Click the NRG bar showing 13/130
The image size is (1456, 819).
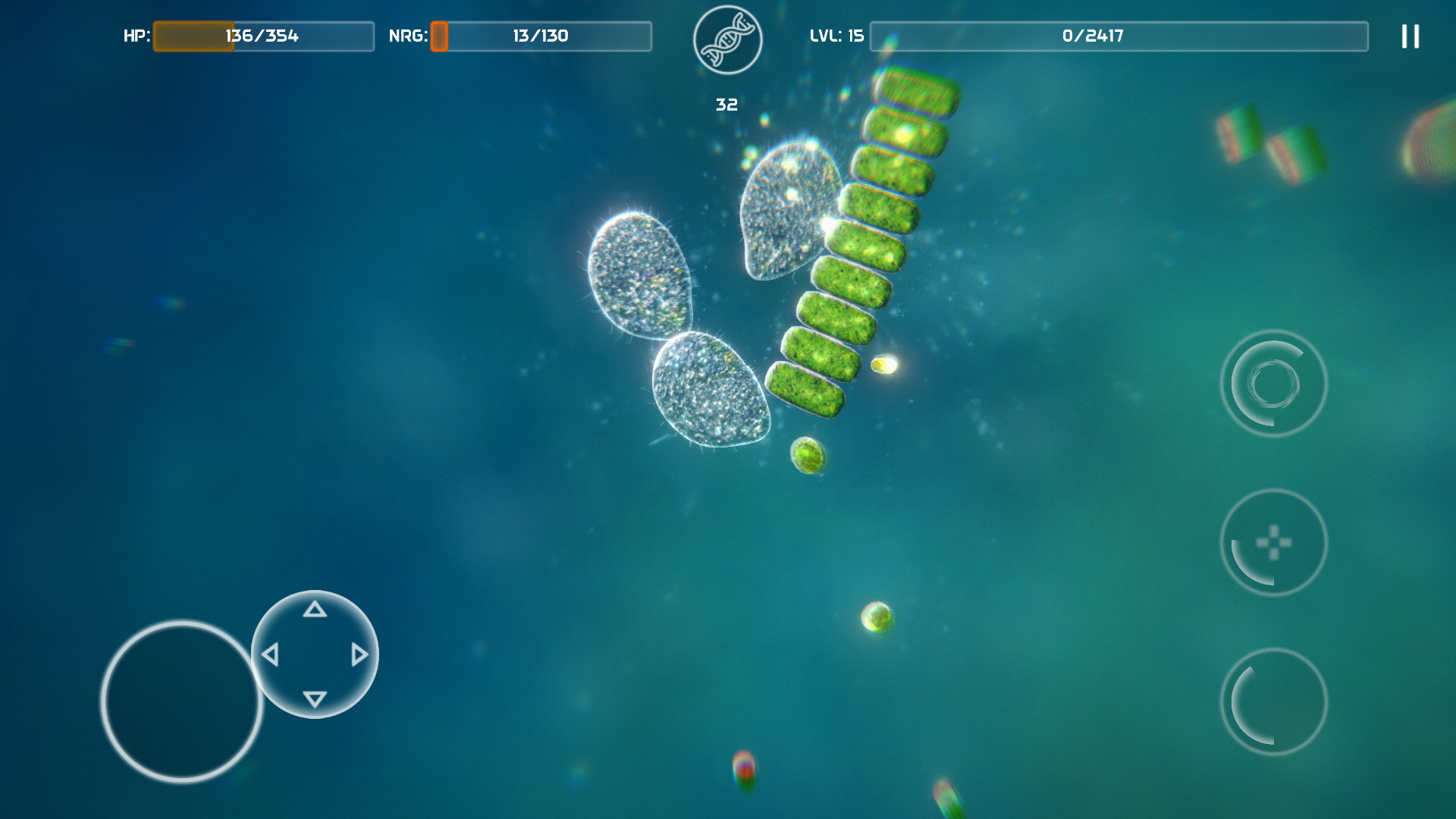tap(541, 35)
